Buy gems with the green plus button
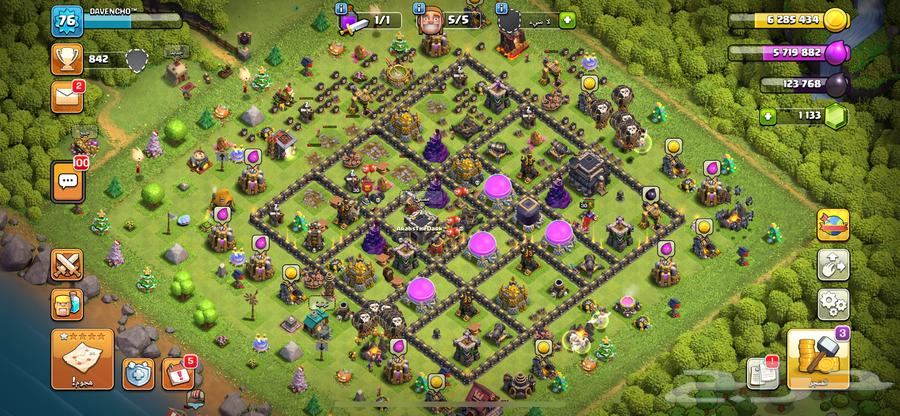The width and height of the screenshot is (900, 416). (x=768, y=116)
